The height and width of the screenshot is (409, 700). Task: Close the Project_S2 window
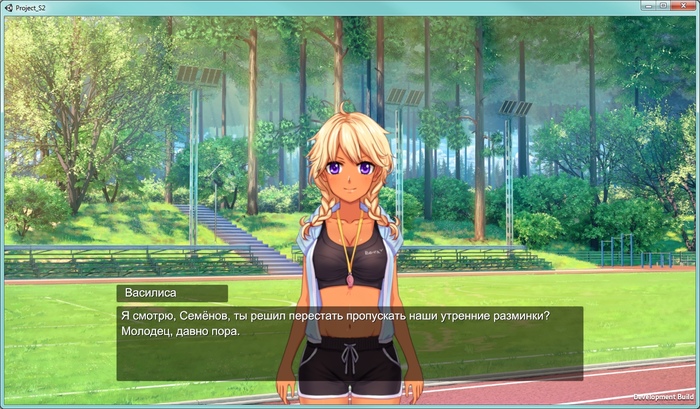[681, 6]
